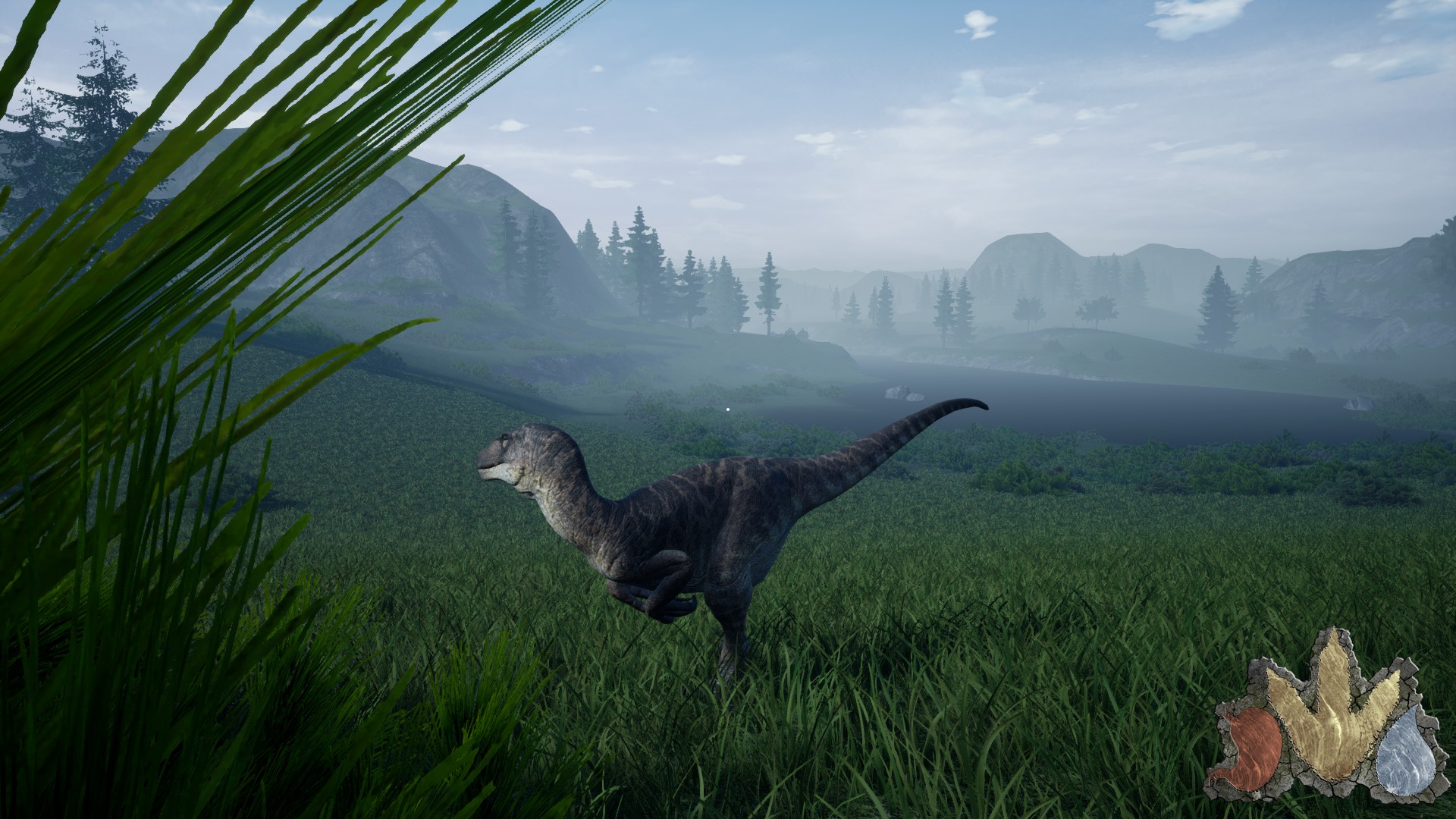This screenshot has height=819, width=1456.
Task: Click the stomach hunger icon
Action: tap(1257, 747)
